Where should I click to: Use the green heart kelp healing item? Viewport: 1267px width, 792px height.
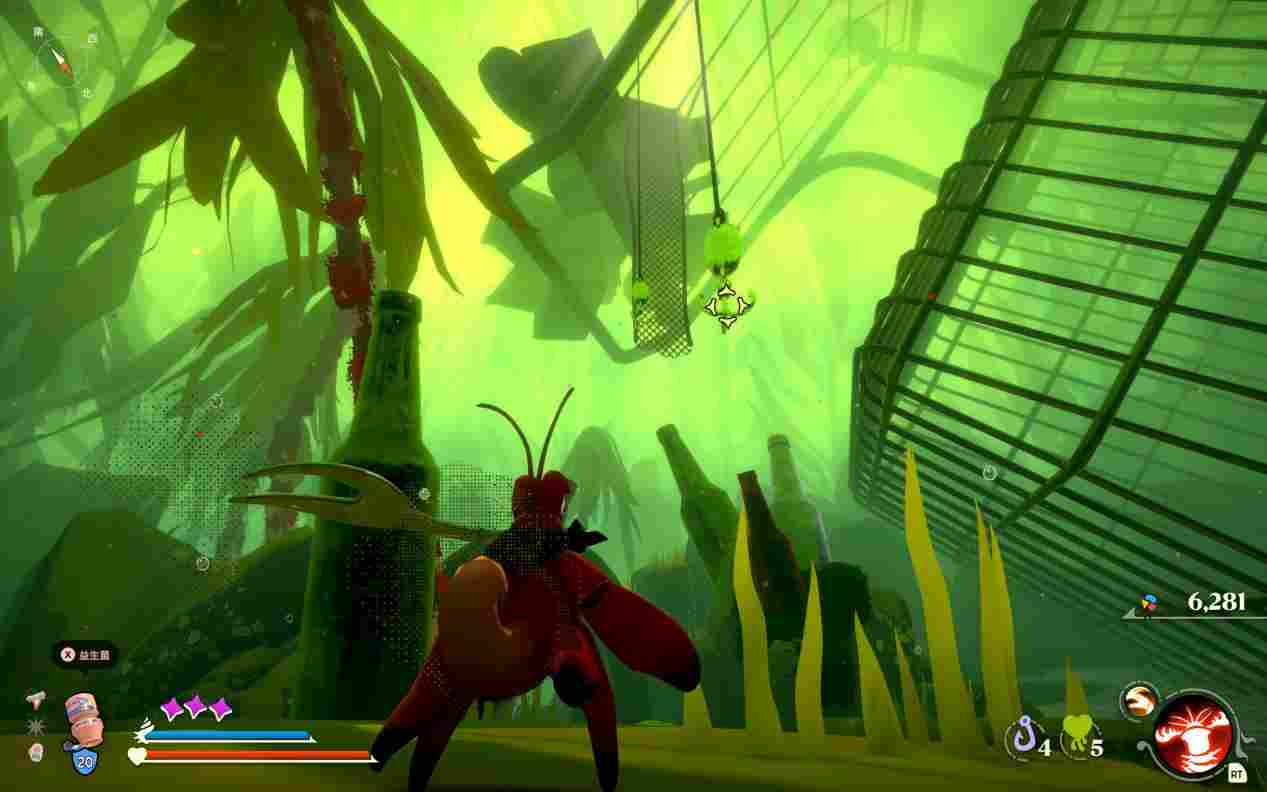[x=1077, y=739]
